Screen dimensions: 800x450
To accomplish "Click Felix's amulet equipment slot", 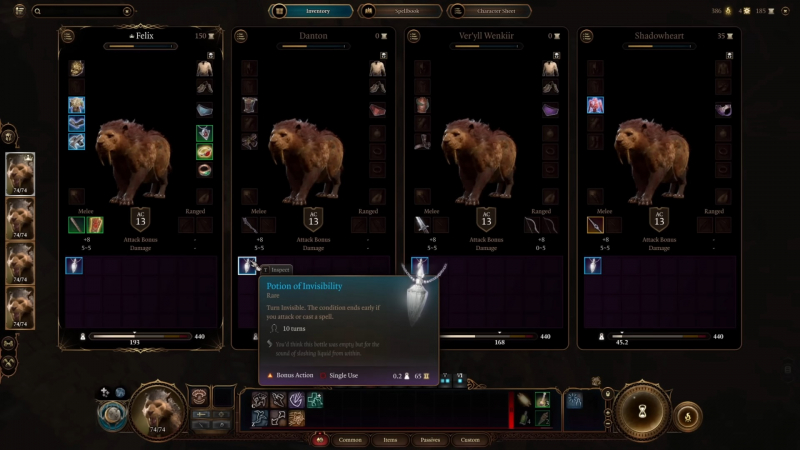I will (204, 133).
